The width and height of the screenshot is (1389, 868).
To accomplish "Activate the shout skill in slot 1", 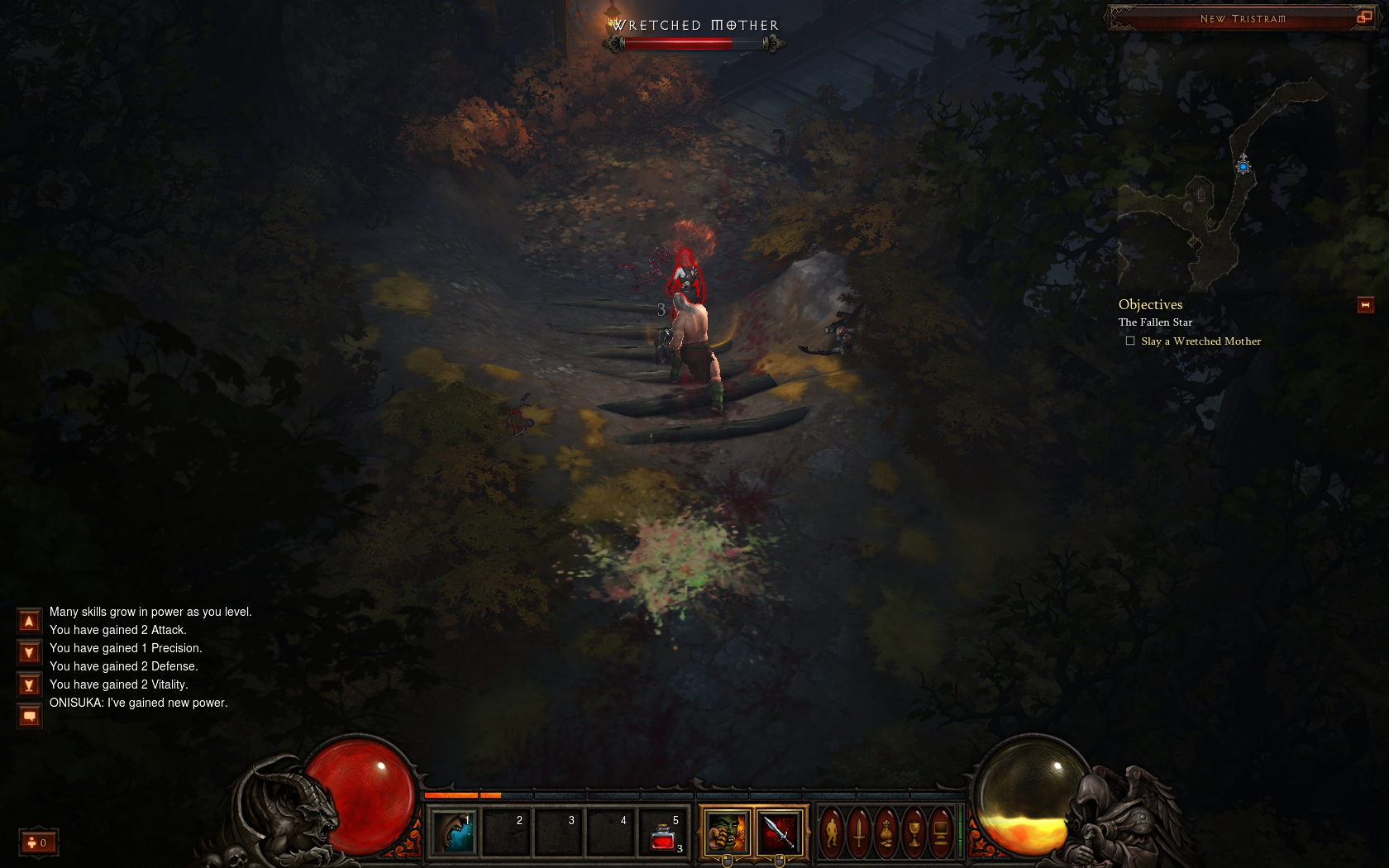I will [x=454, y=832].
